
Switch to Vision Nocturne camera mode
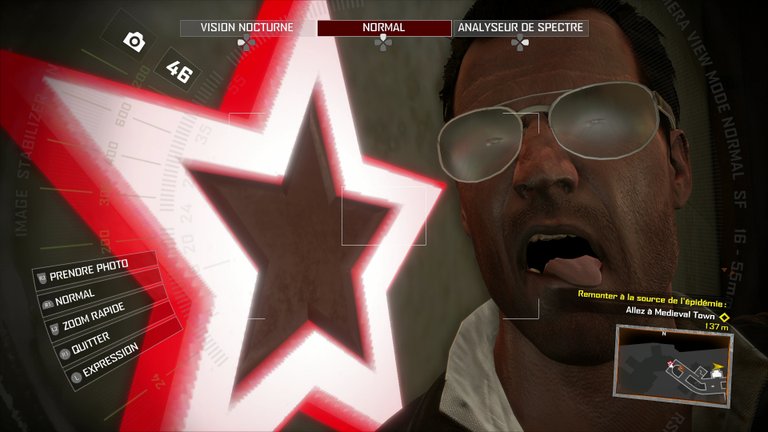pyautogui.click(x=246, y=28)
